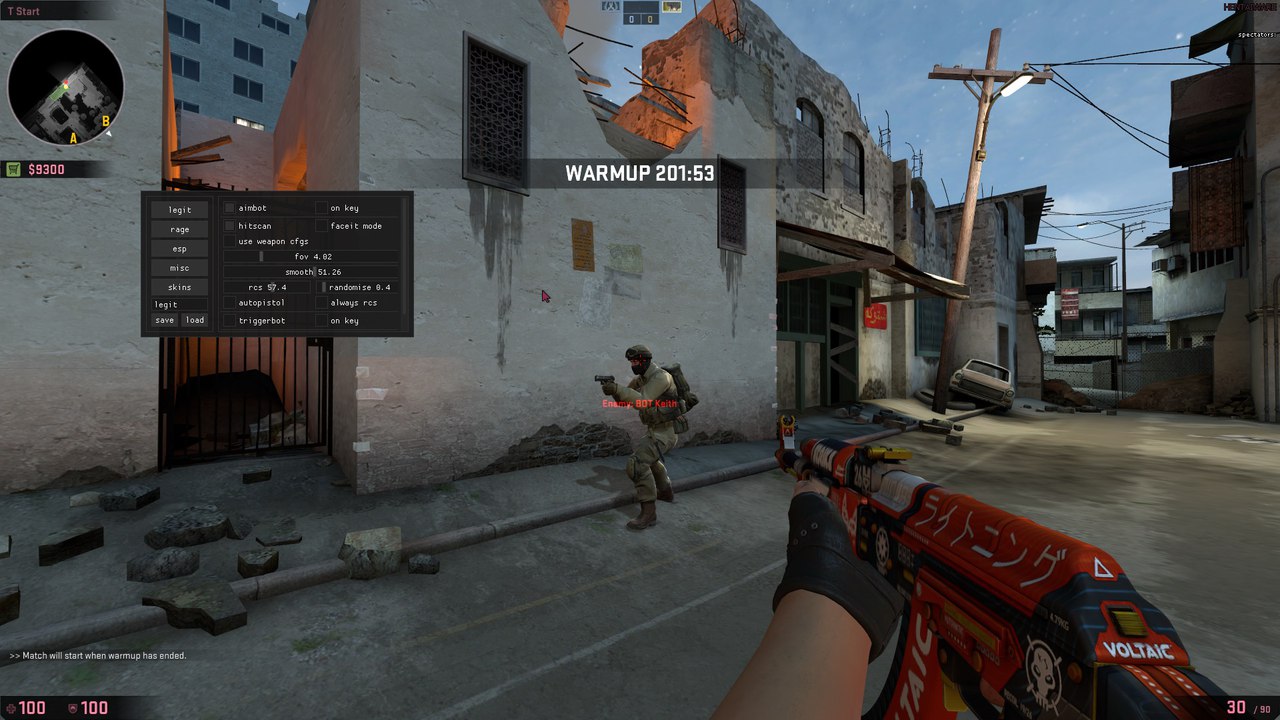Enable the hitscan checkbox

coord(230,226)
